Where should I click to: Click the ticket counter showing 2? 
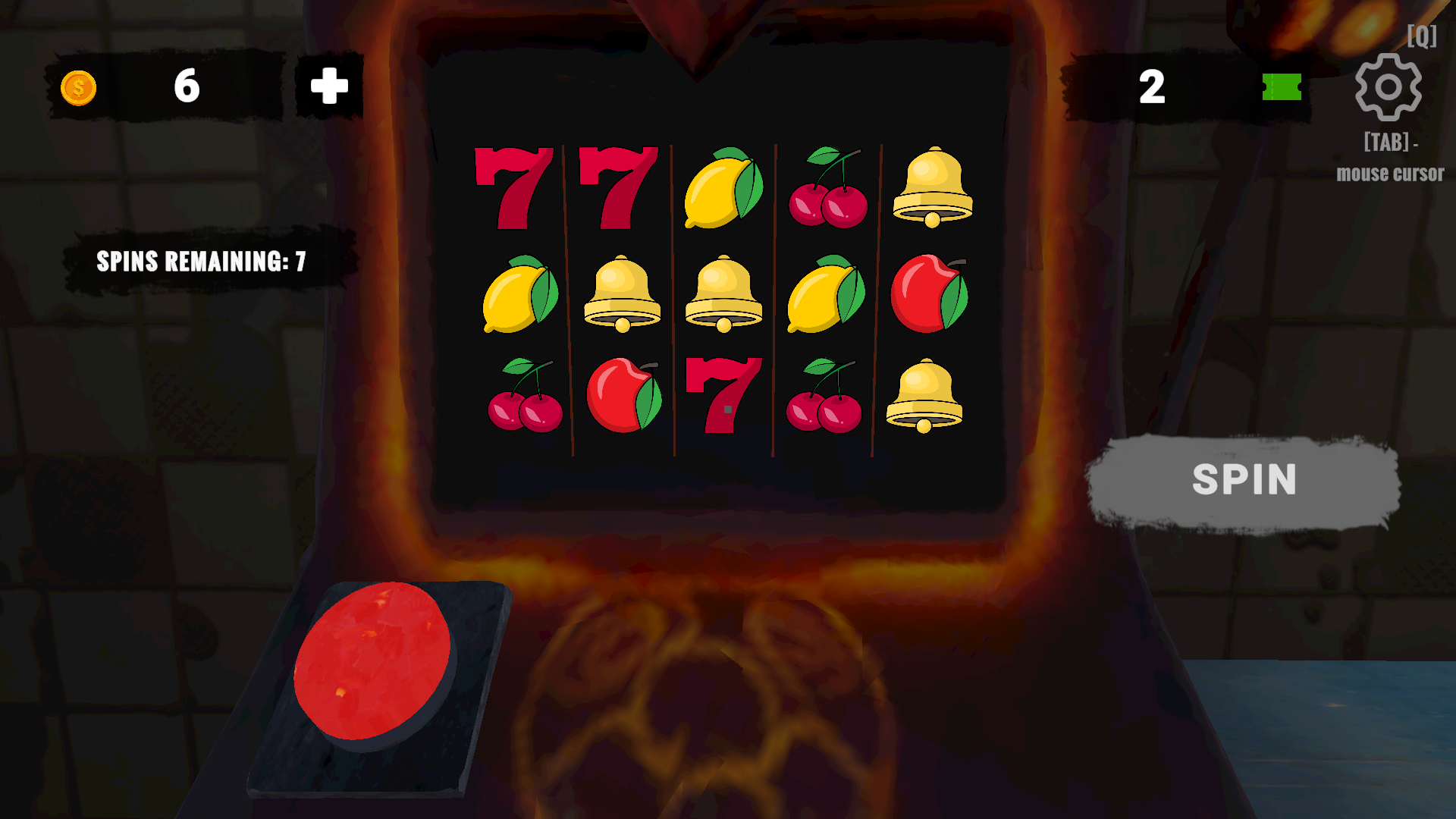pyautogui.click(x=1153, y=87)
